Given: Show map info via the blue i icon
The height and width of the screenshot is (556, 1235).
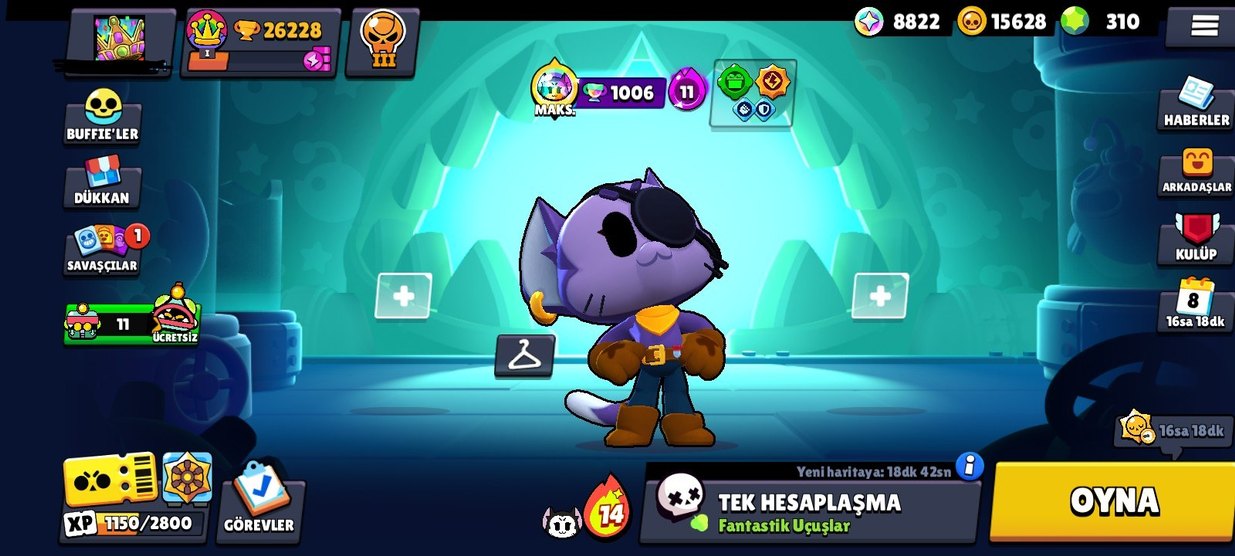Looking at the screenshot, I should [969, 466].
